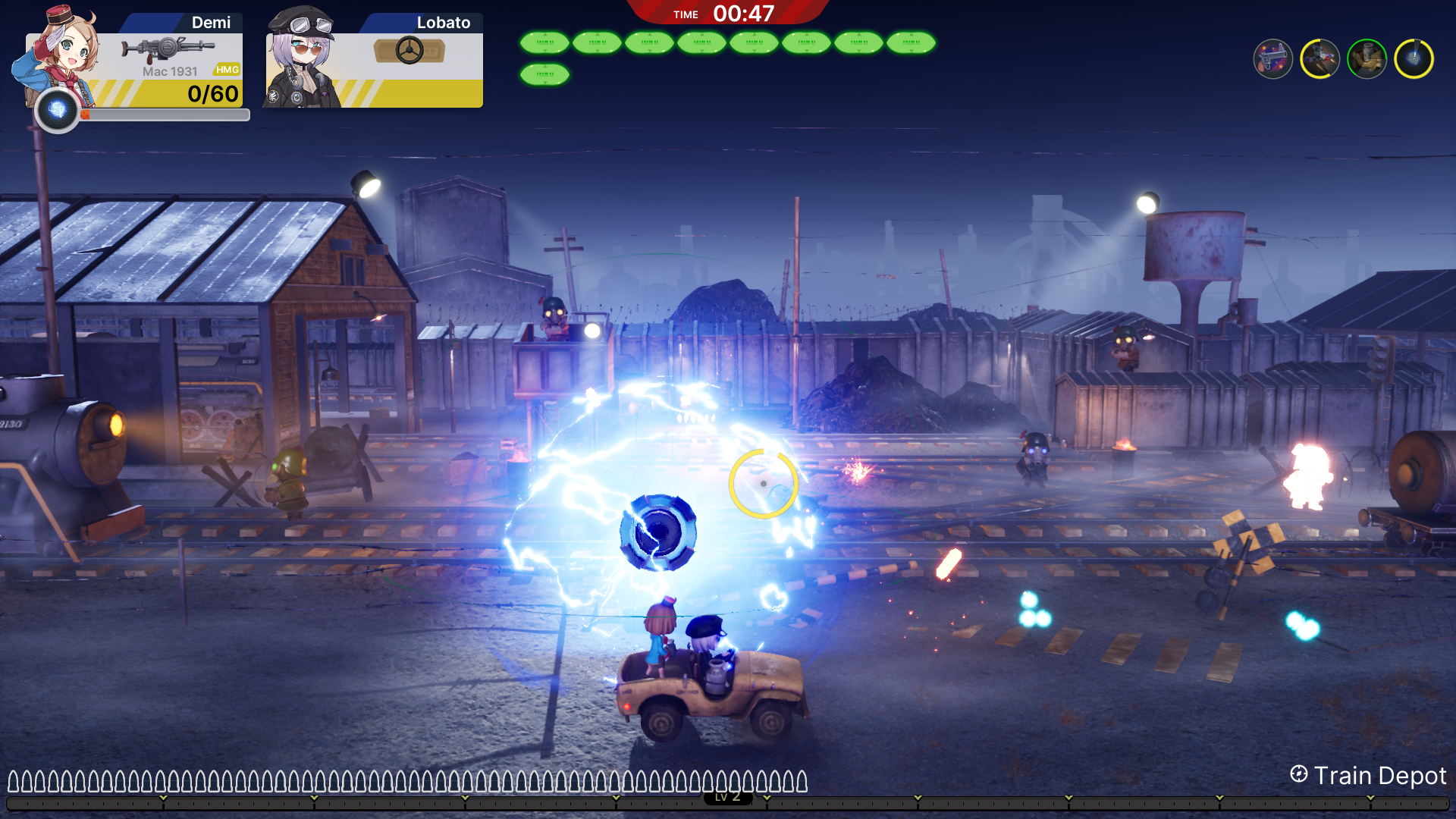
Task: Activate the blue lightning orb skill
Action: [x=57, y=111]
